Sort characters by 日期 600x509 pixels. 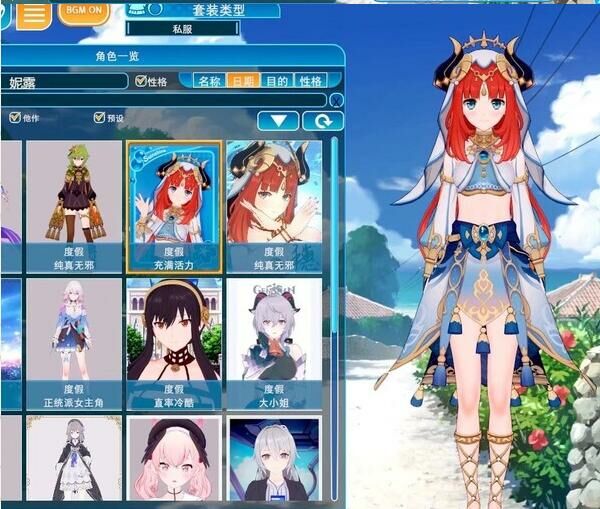242,81
